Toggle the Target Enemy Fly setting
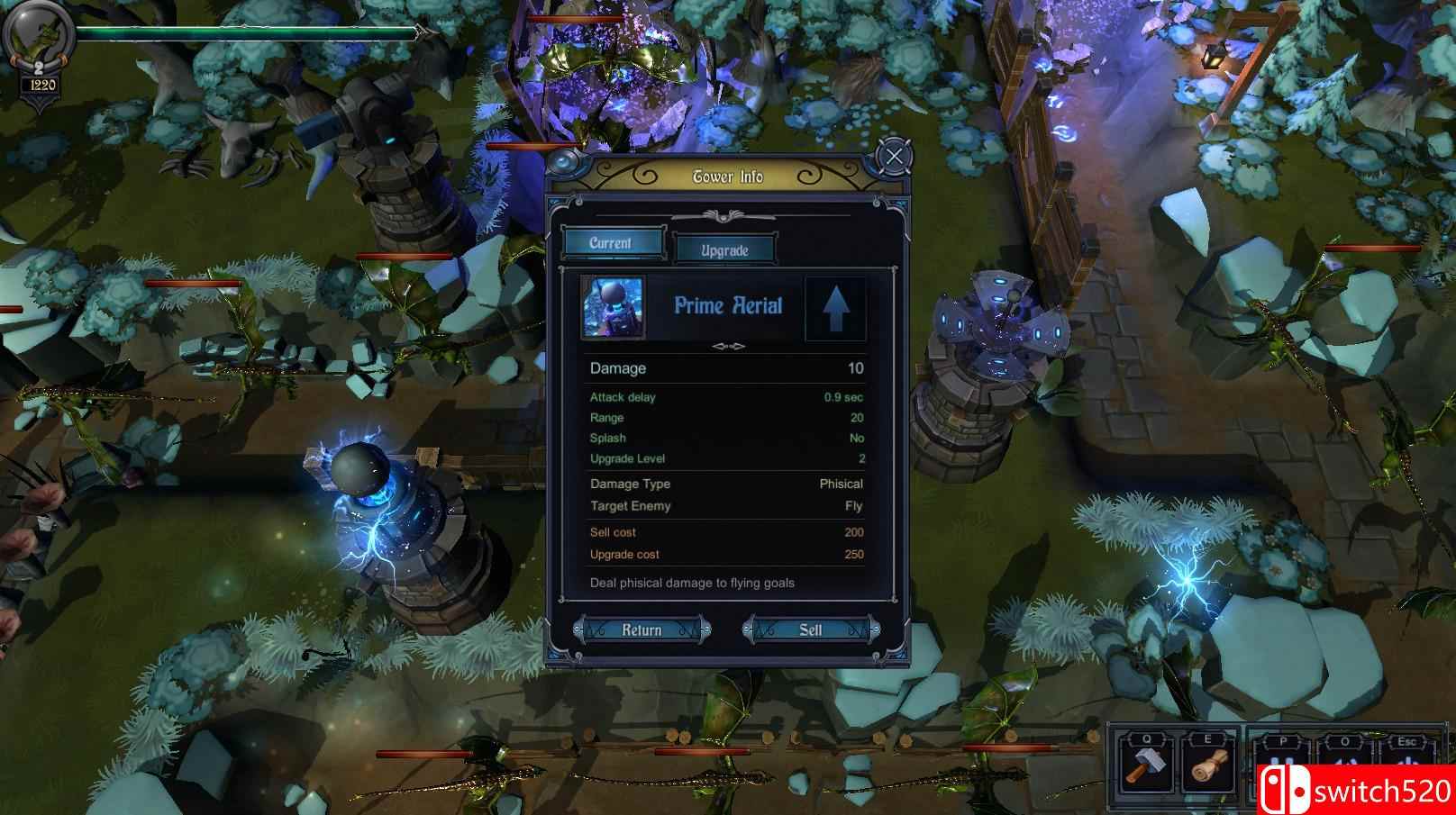 click(725, 506)
